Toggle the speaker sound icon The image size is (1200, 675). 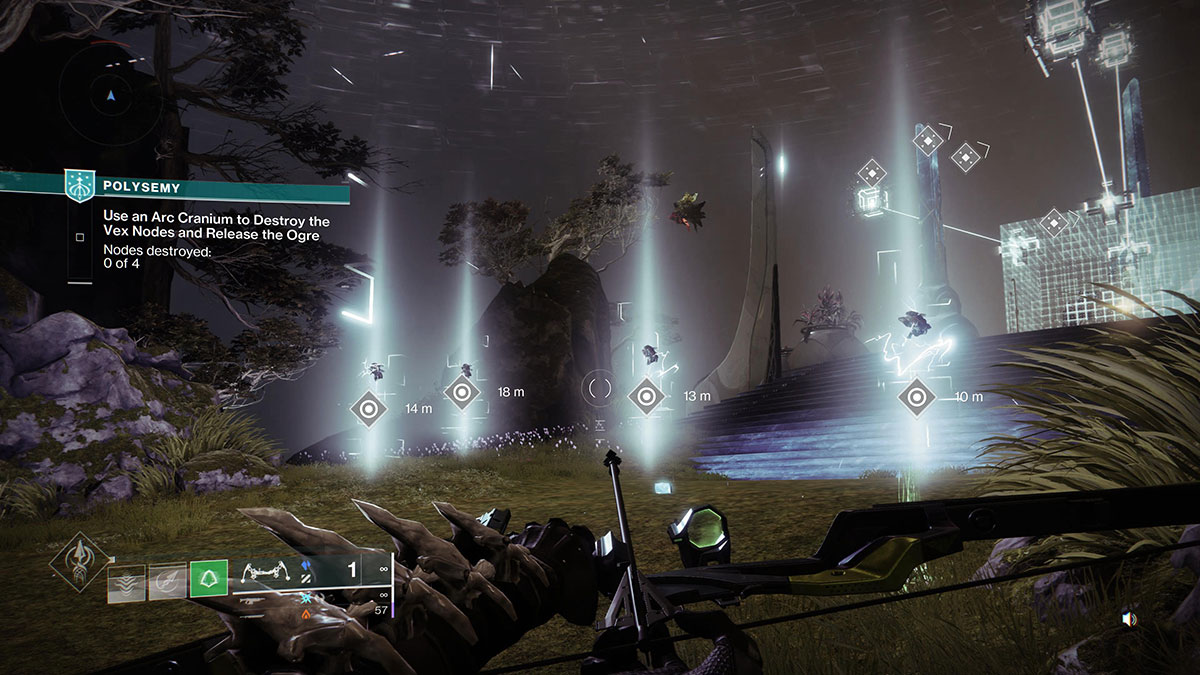pyautogui.click(x=1129, y=620)
